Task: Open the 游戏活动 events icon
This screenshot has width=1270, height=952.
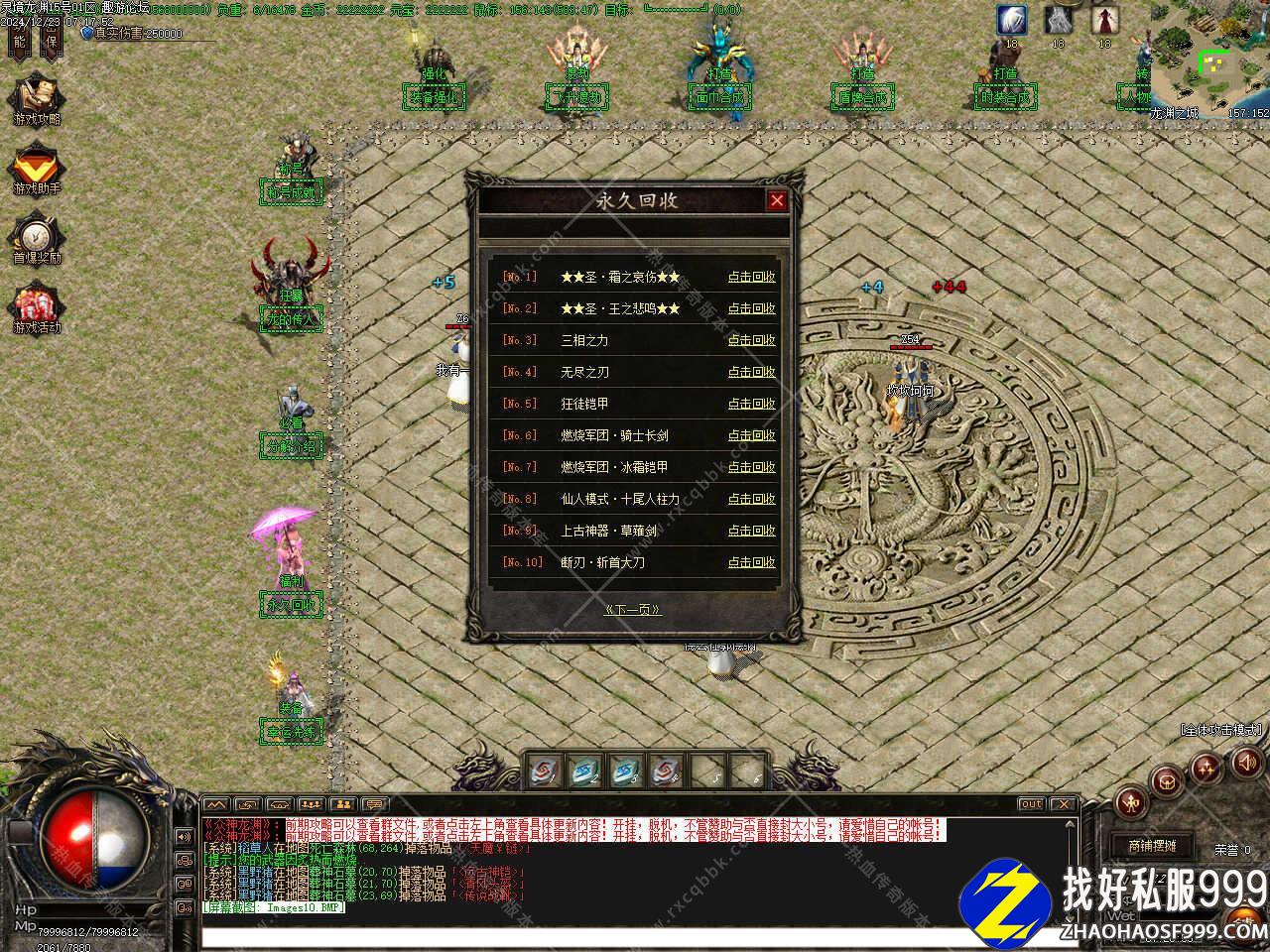Action: coord(37,308)
